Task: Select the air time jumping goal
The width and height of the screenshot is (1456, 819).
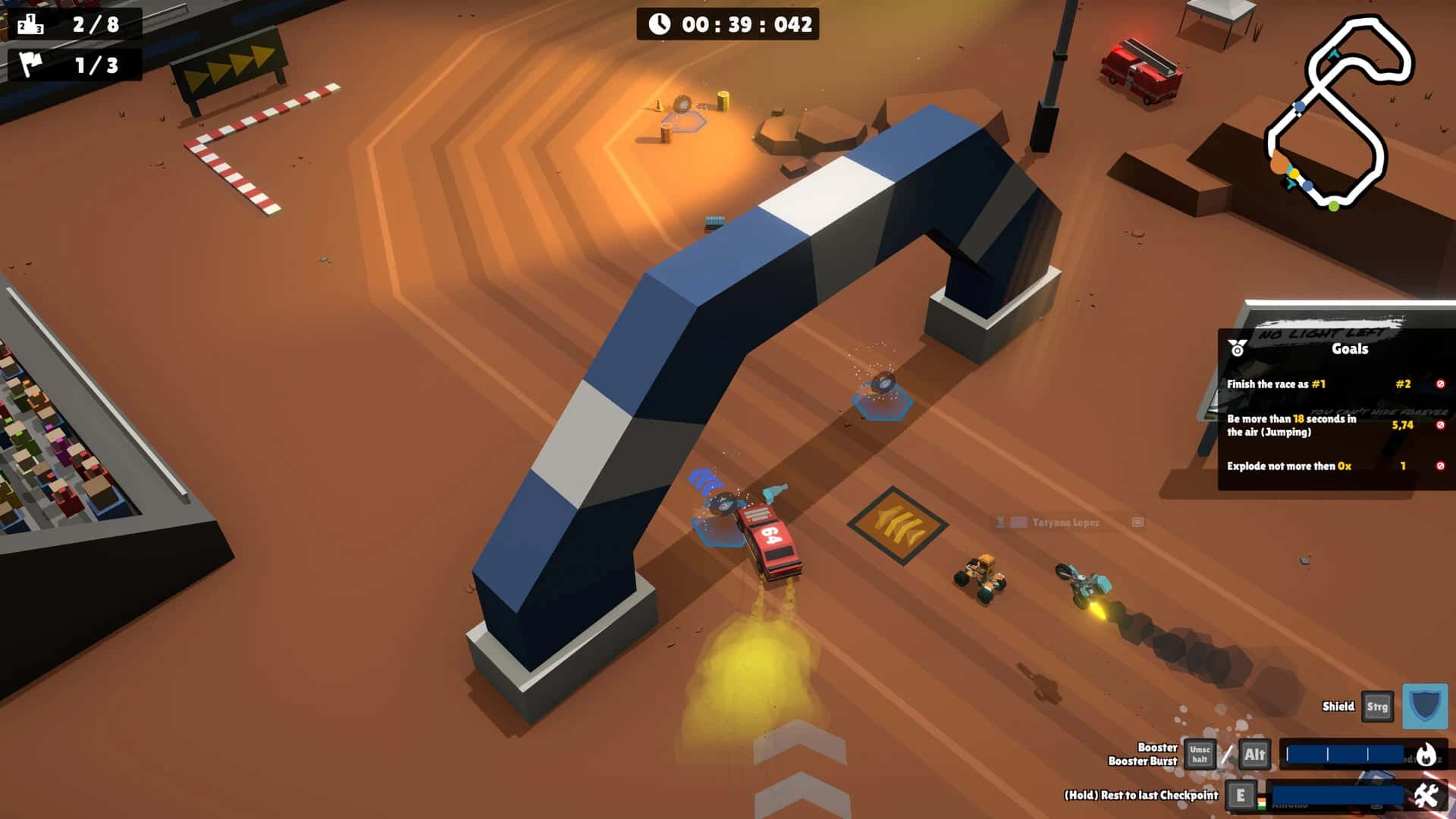Action: click(x=1291, y=425)
